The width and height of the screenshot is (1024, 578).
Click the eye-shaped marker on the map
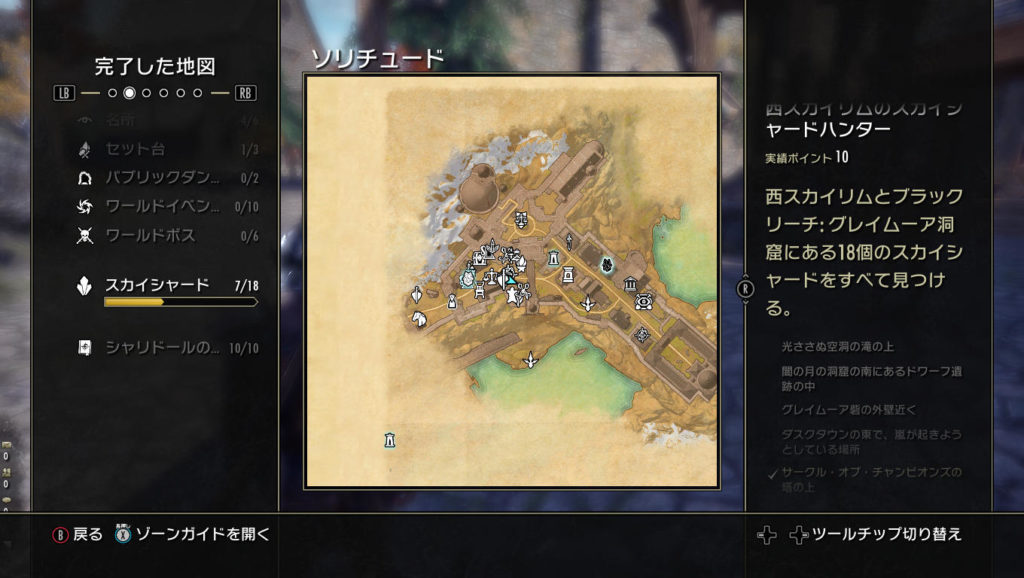point(644,301)
